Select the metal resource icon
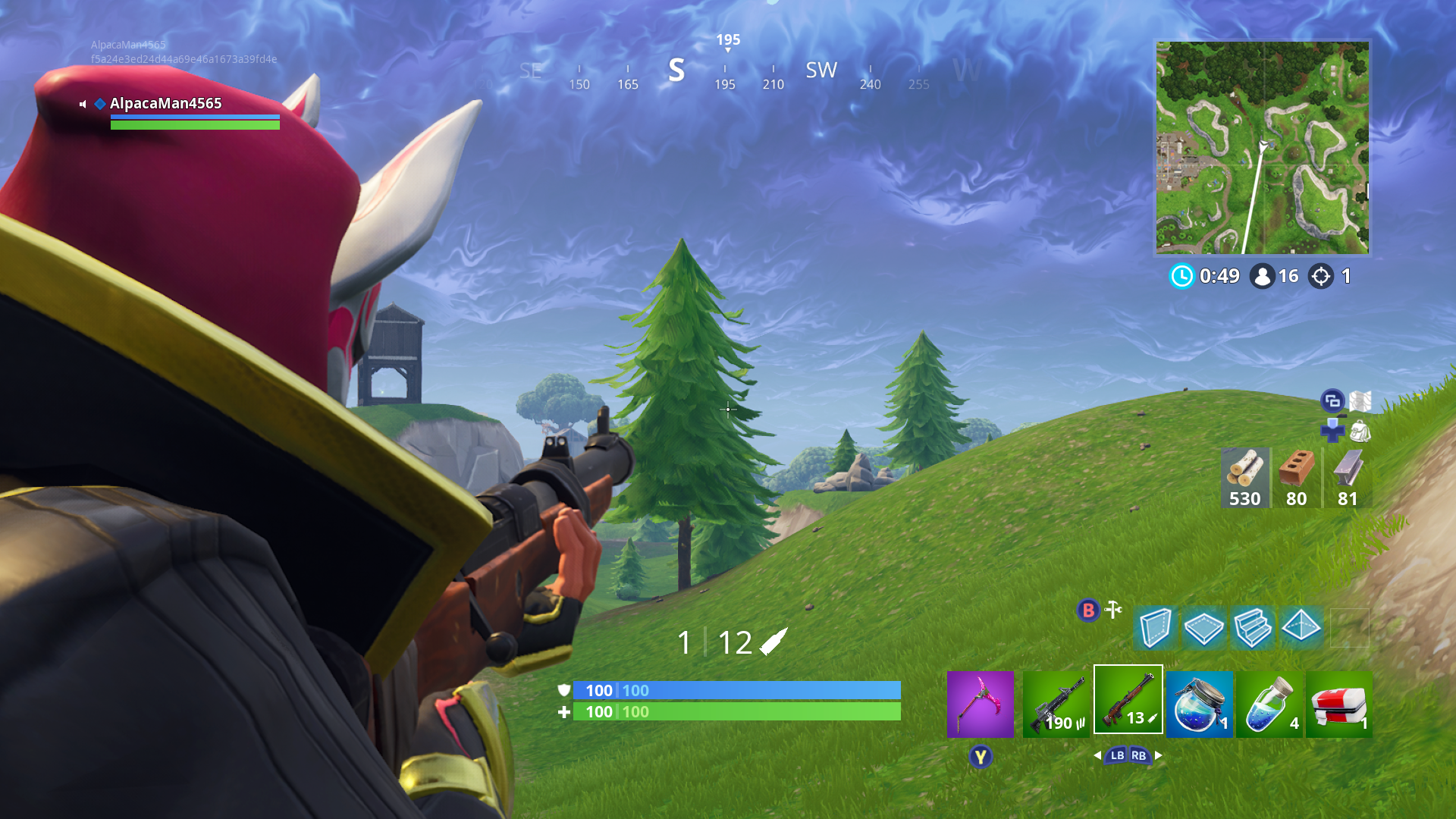 click(1346, 466)
